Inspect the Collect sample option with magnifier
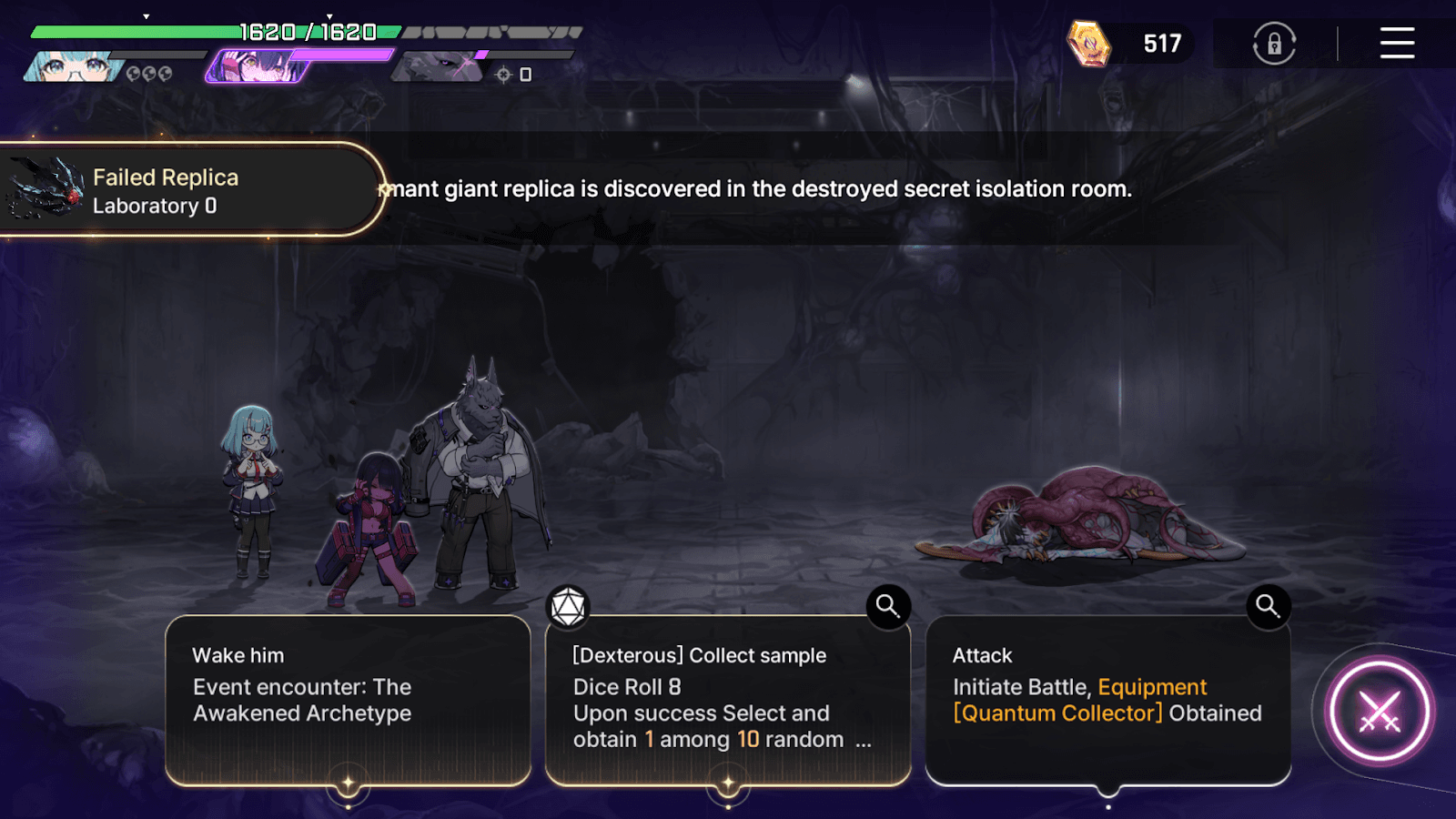Viewport: 1456px width, 819px height. point(888,605)
